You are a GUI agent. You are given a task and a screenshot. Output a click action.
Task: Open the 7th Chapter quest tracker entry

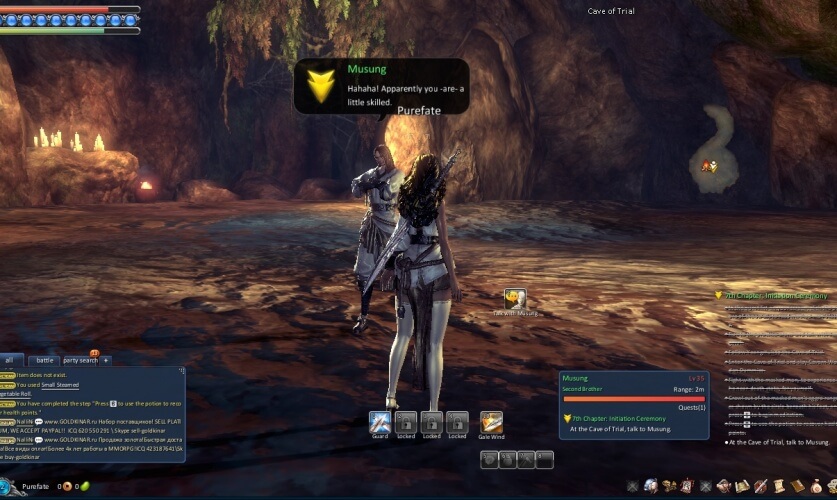tap(776, 296)
